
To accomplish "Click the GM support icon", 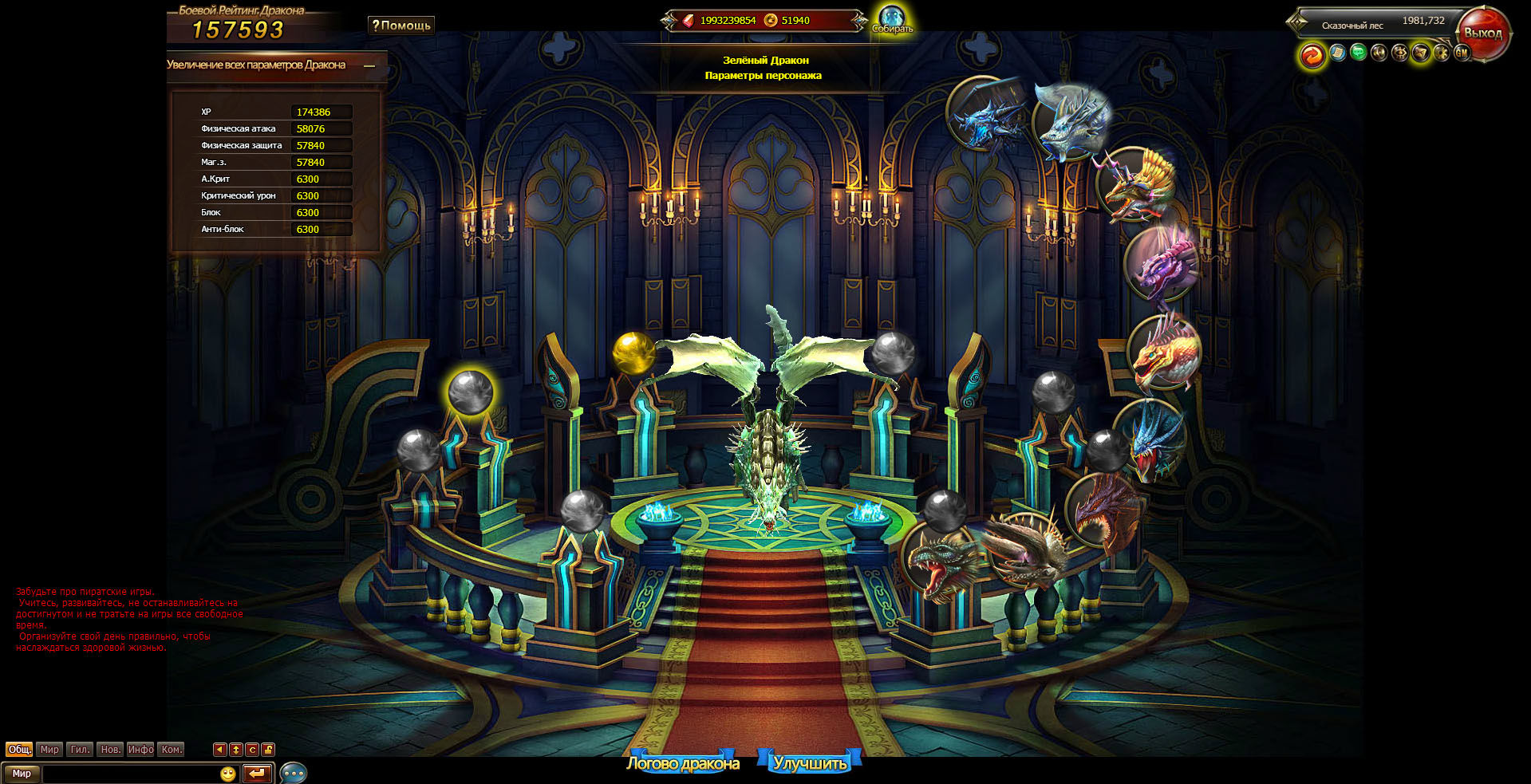I will 1462,53.
